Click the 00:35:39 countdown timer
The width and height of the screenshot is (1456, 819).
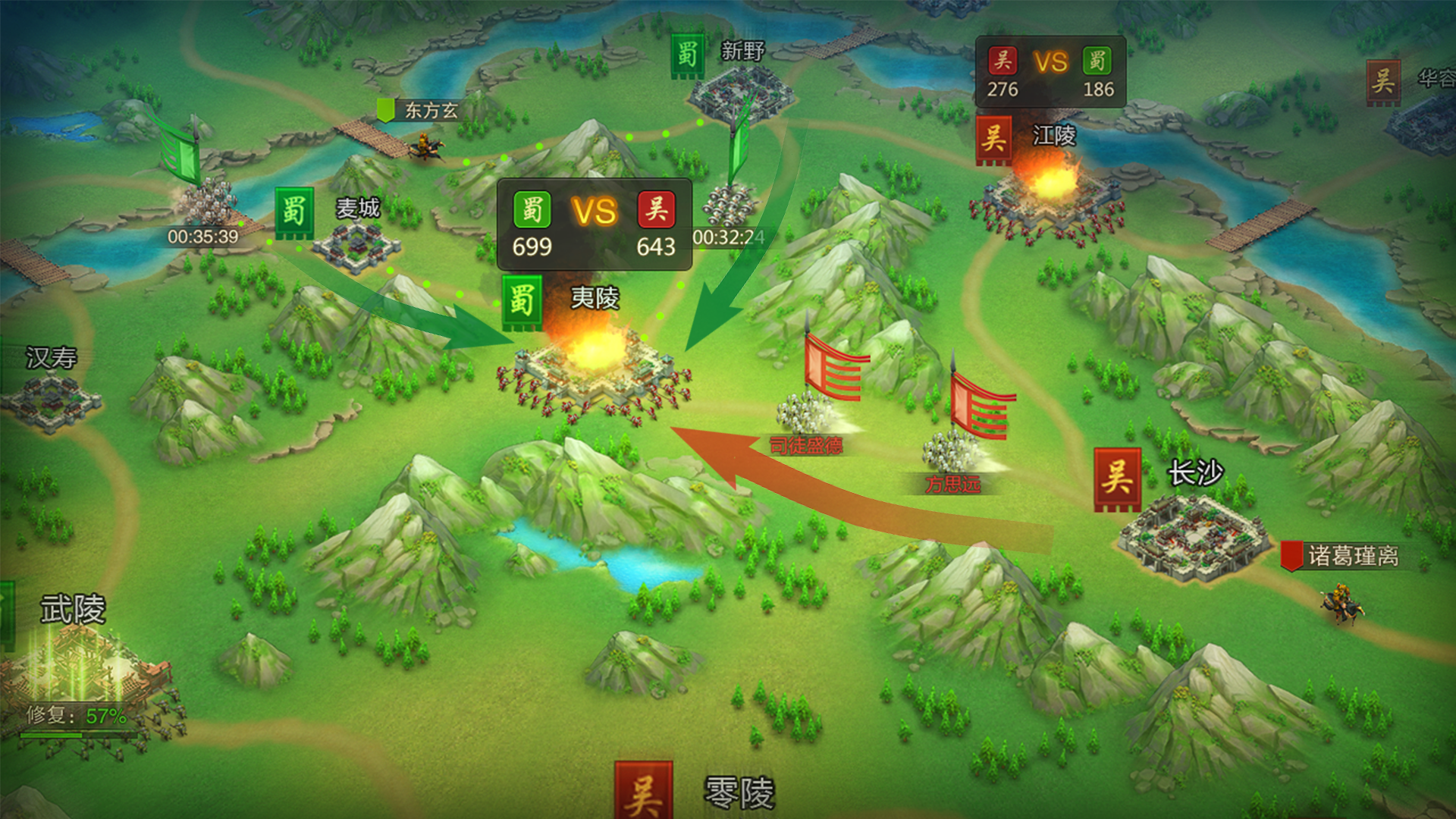pos(202,236)
